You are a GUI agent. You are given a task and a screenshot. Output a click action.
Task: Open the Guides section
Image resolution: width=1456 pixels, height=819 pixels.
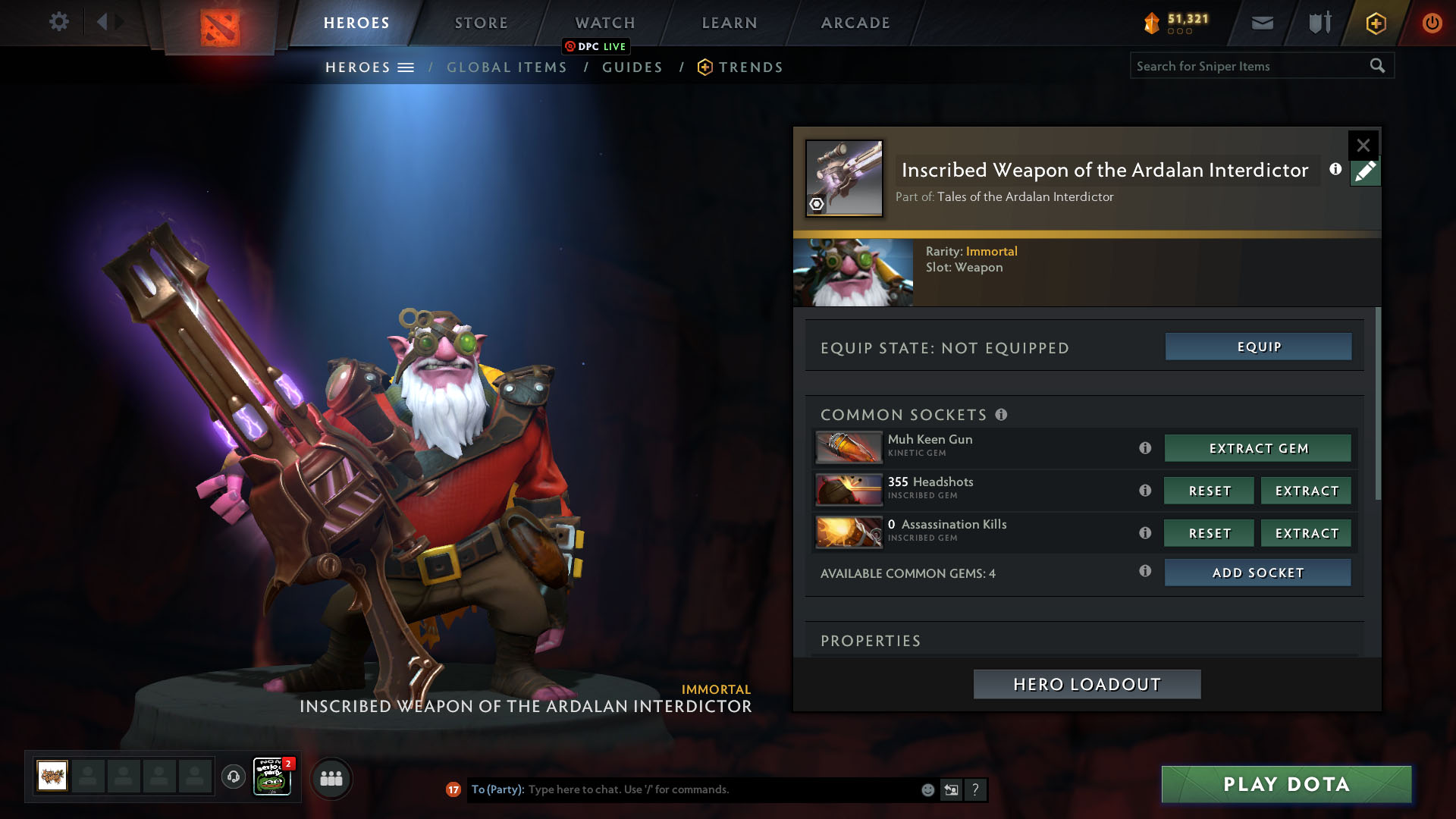pyautogui.click(x=632, y=67)
